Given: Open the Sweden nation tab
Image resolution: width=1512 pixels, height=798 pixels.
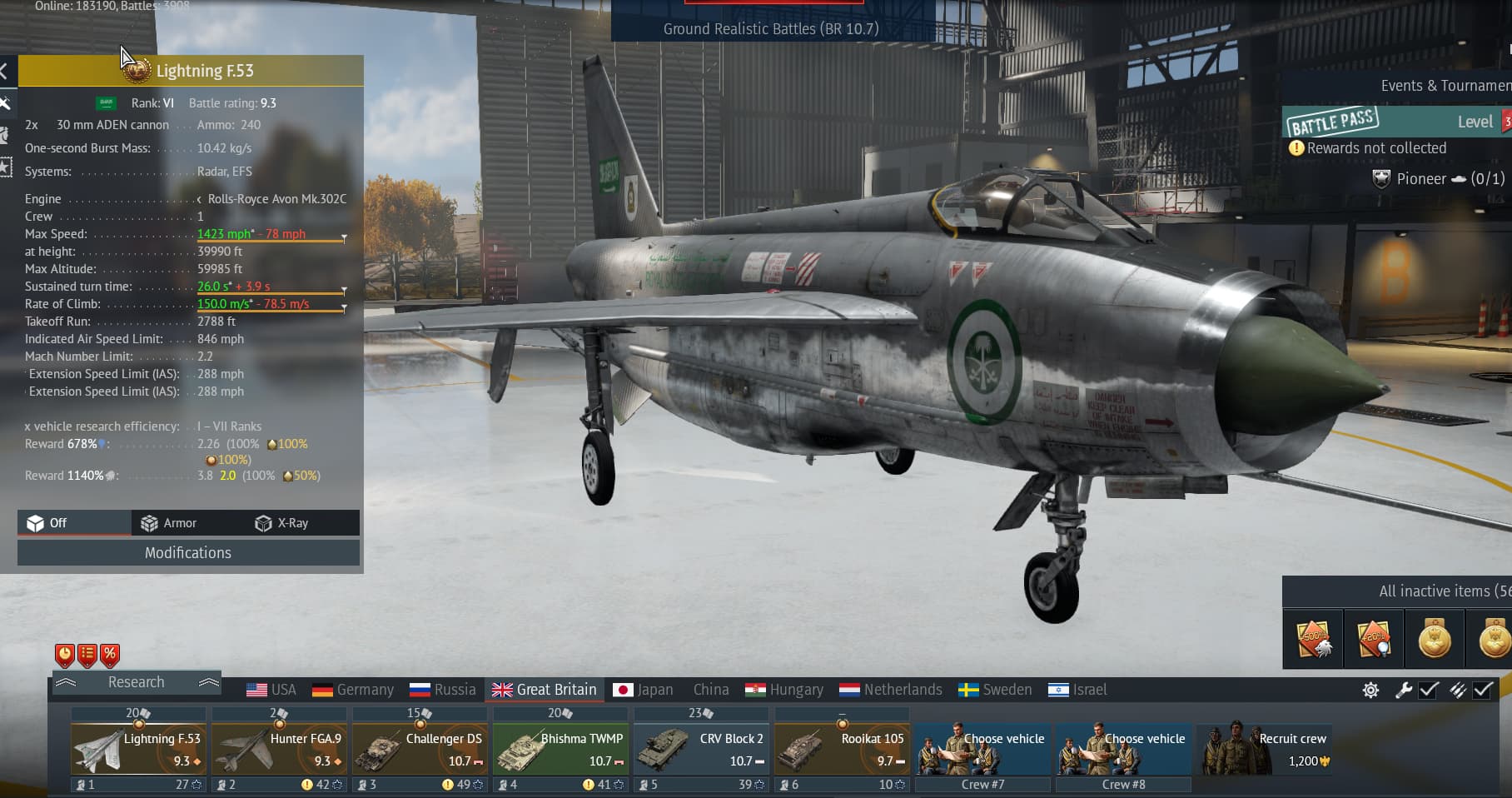Looking at the screenshot, I should [x=995, y=690].
